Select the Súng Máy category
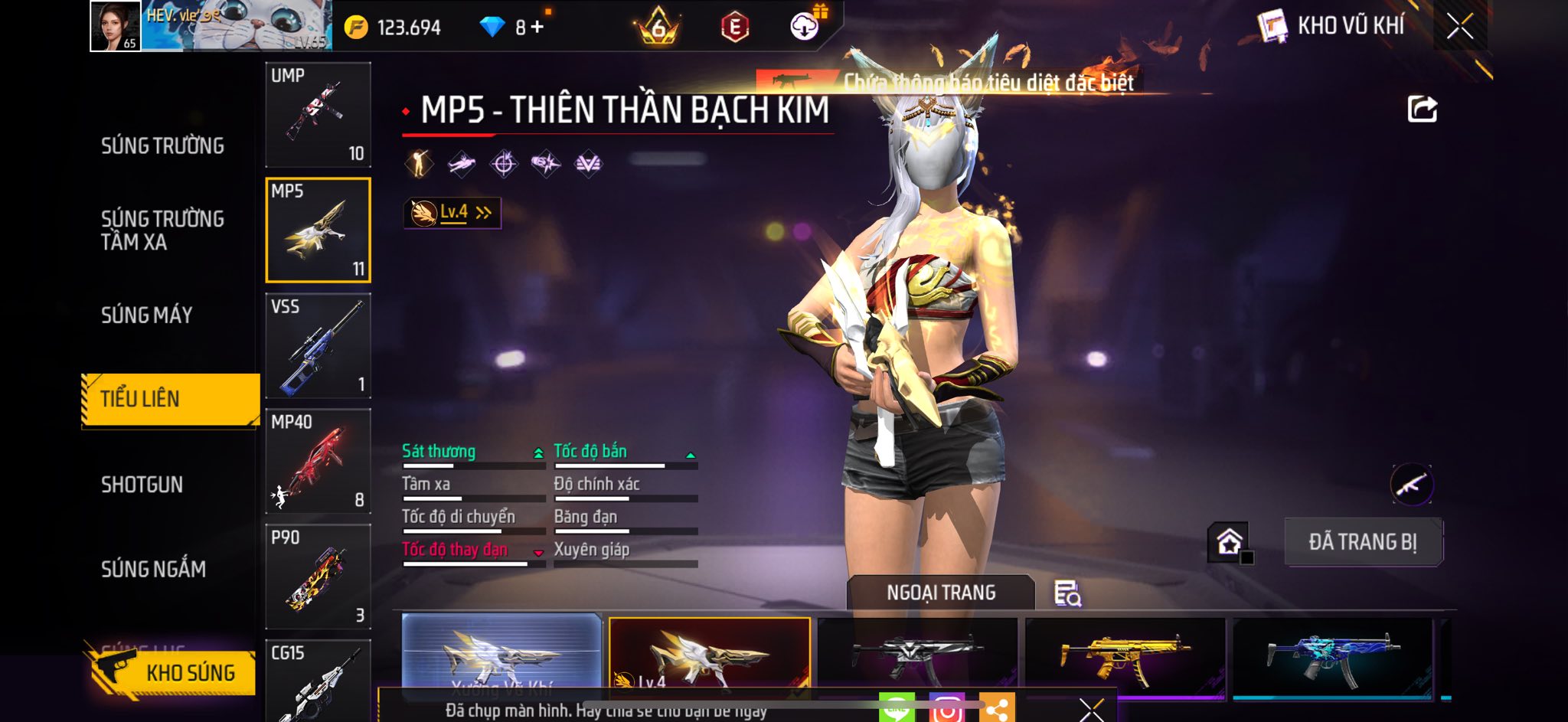 tap(147, 315)
